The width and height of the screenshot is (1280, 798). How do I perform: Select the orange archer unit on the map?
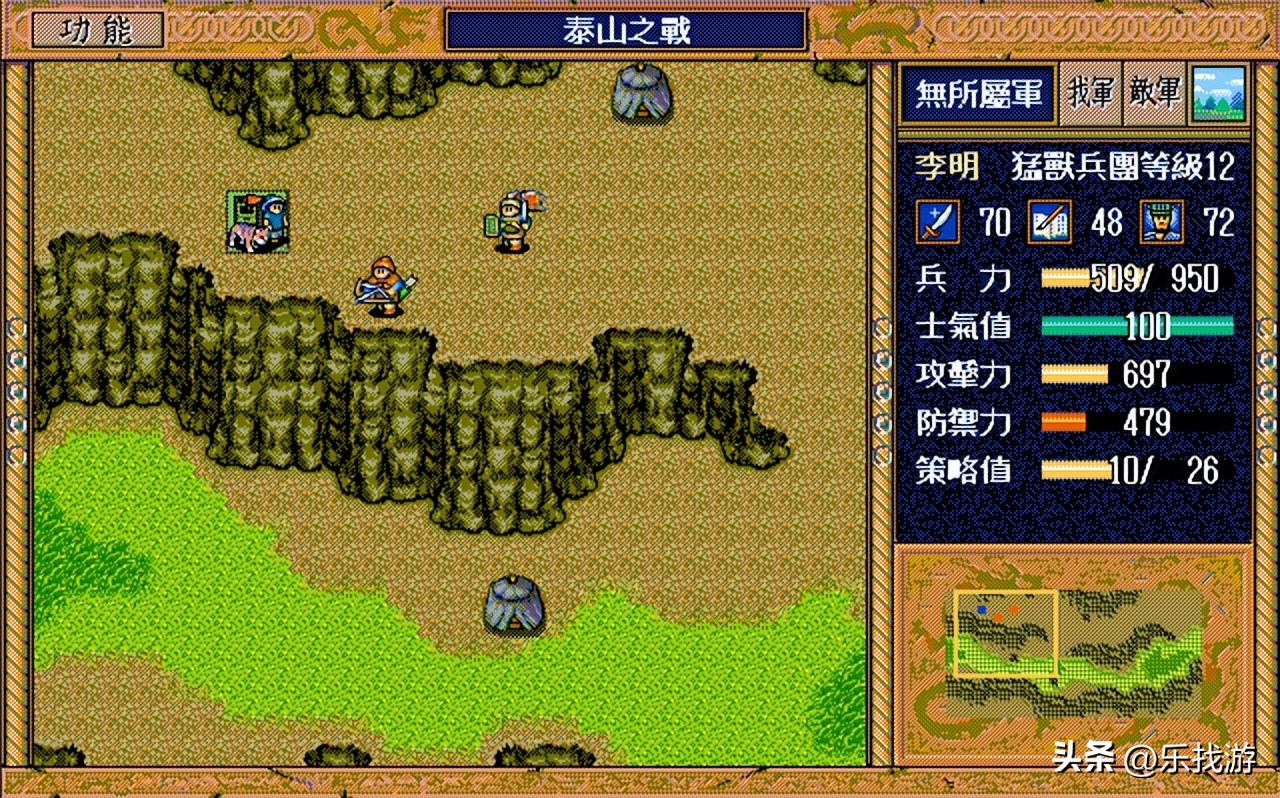click(385, 285)
